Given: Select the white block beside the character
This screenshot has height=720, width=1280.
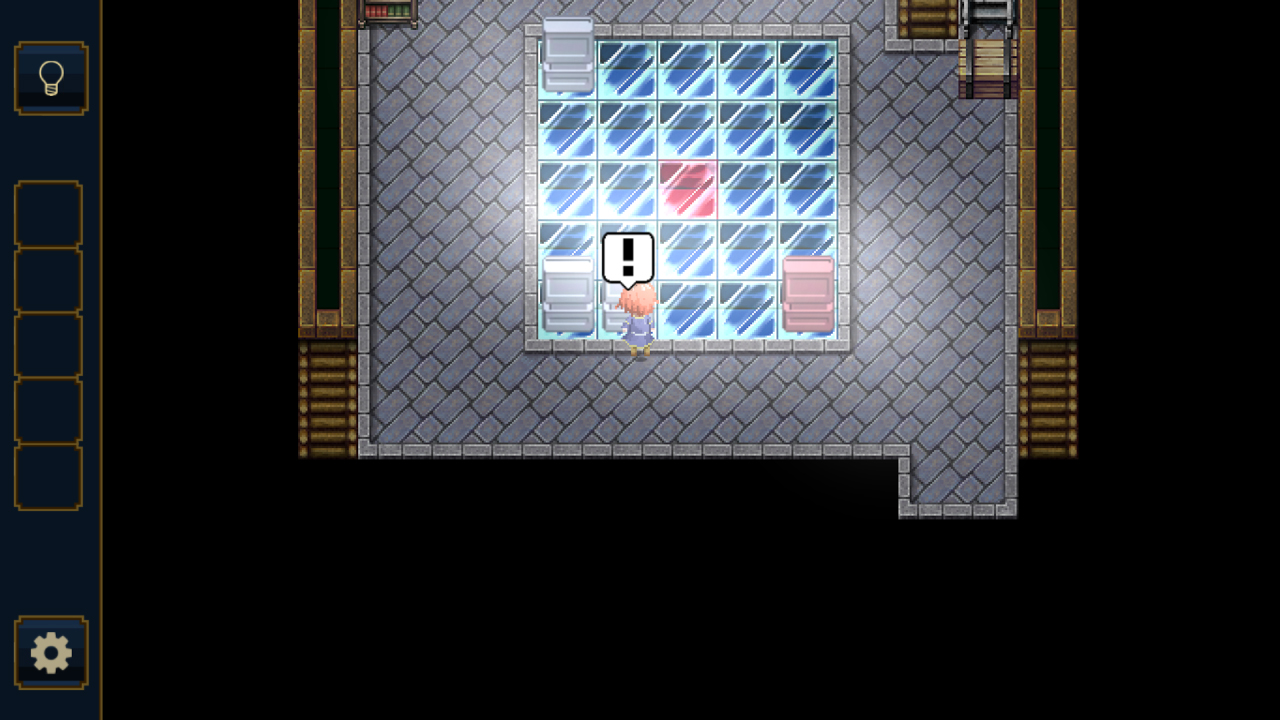Looking at the screenshot, I should click(566, 295).
